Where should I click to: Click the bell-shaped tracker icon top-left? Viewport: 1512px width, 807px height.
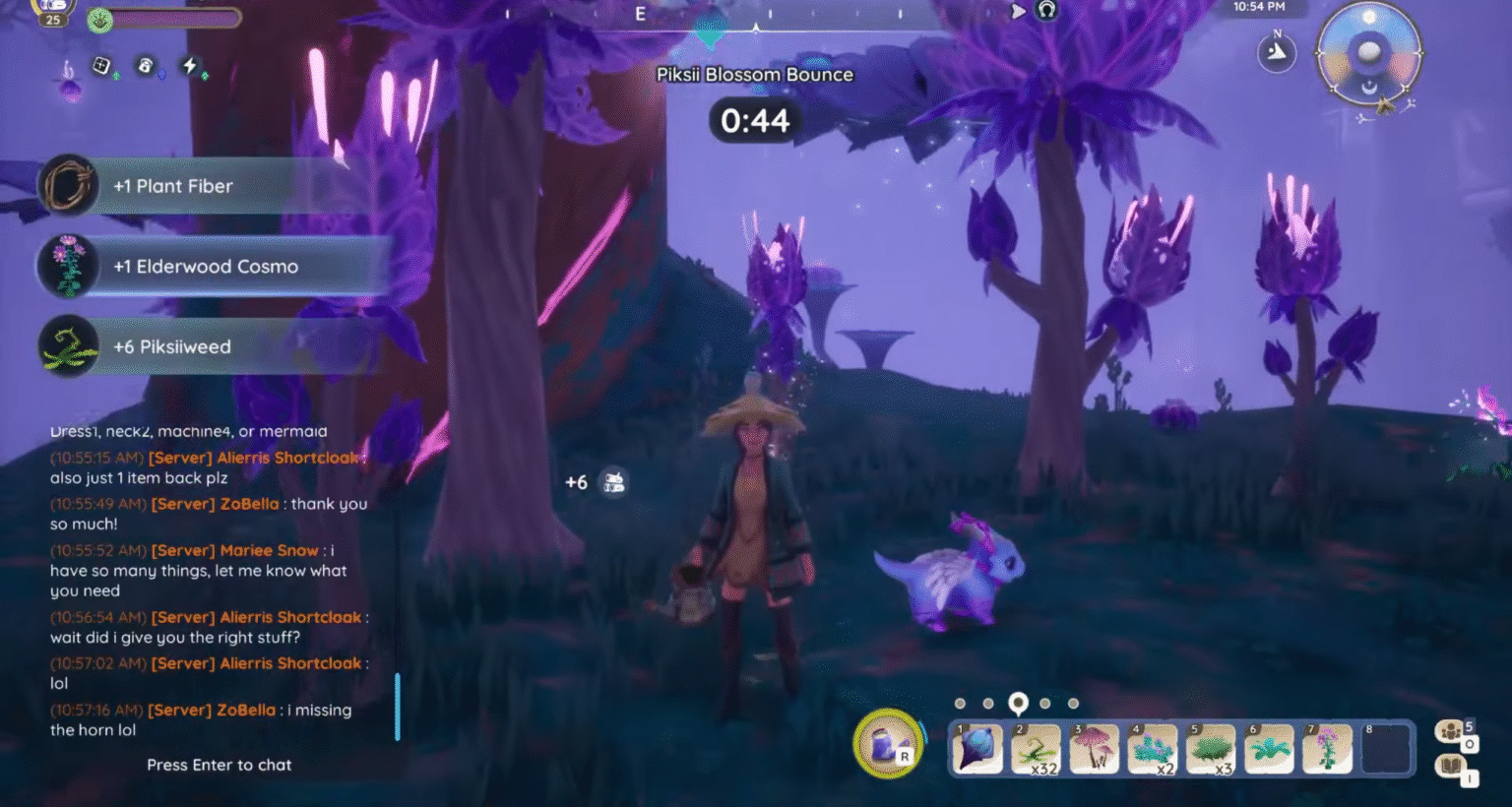(x=146, y=66)
